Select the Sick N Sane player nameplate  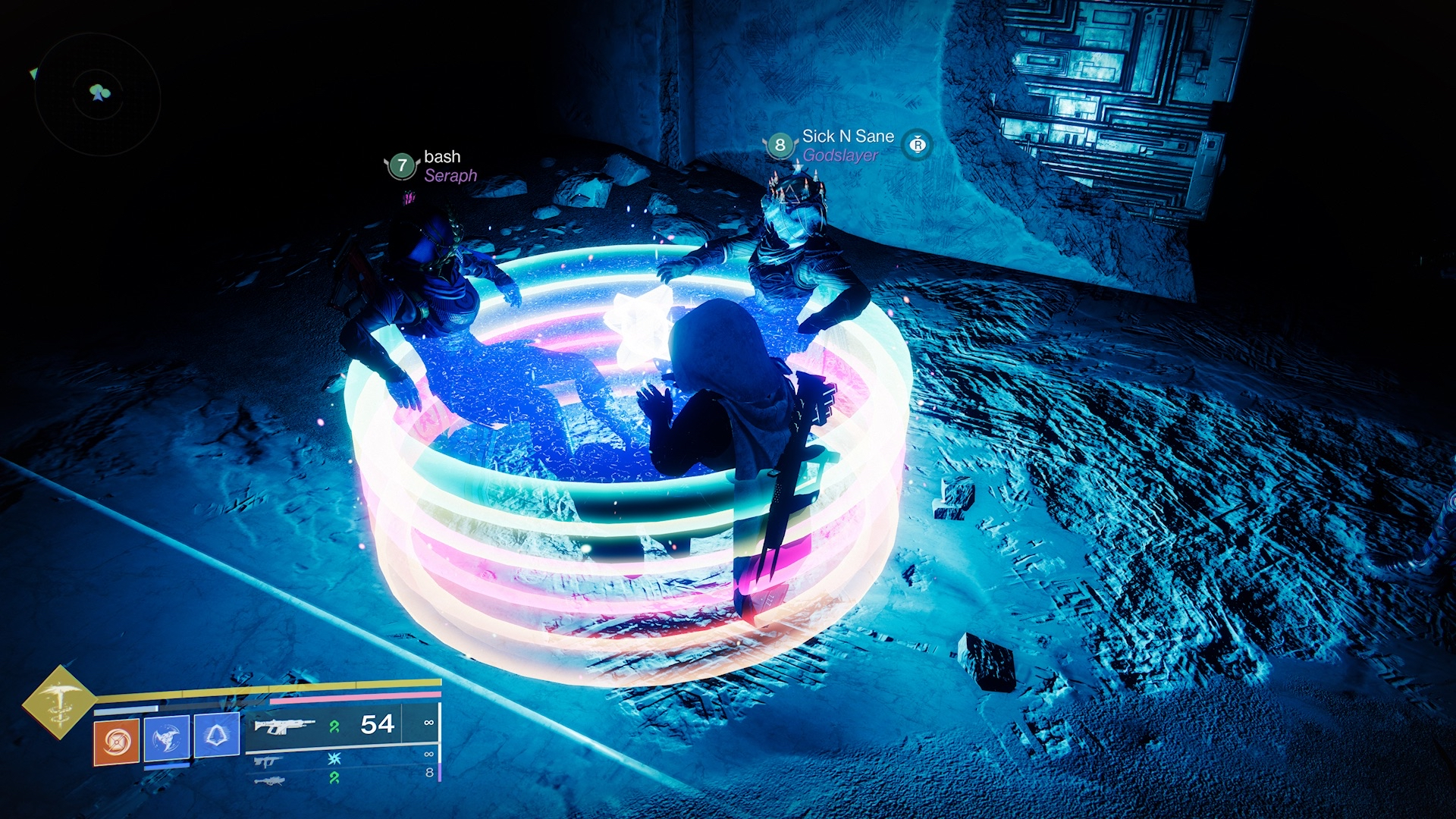(x=848, y=136)
